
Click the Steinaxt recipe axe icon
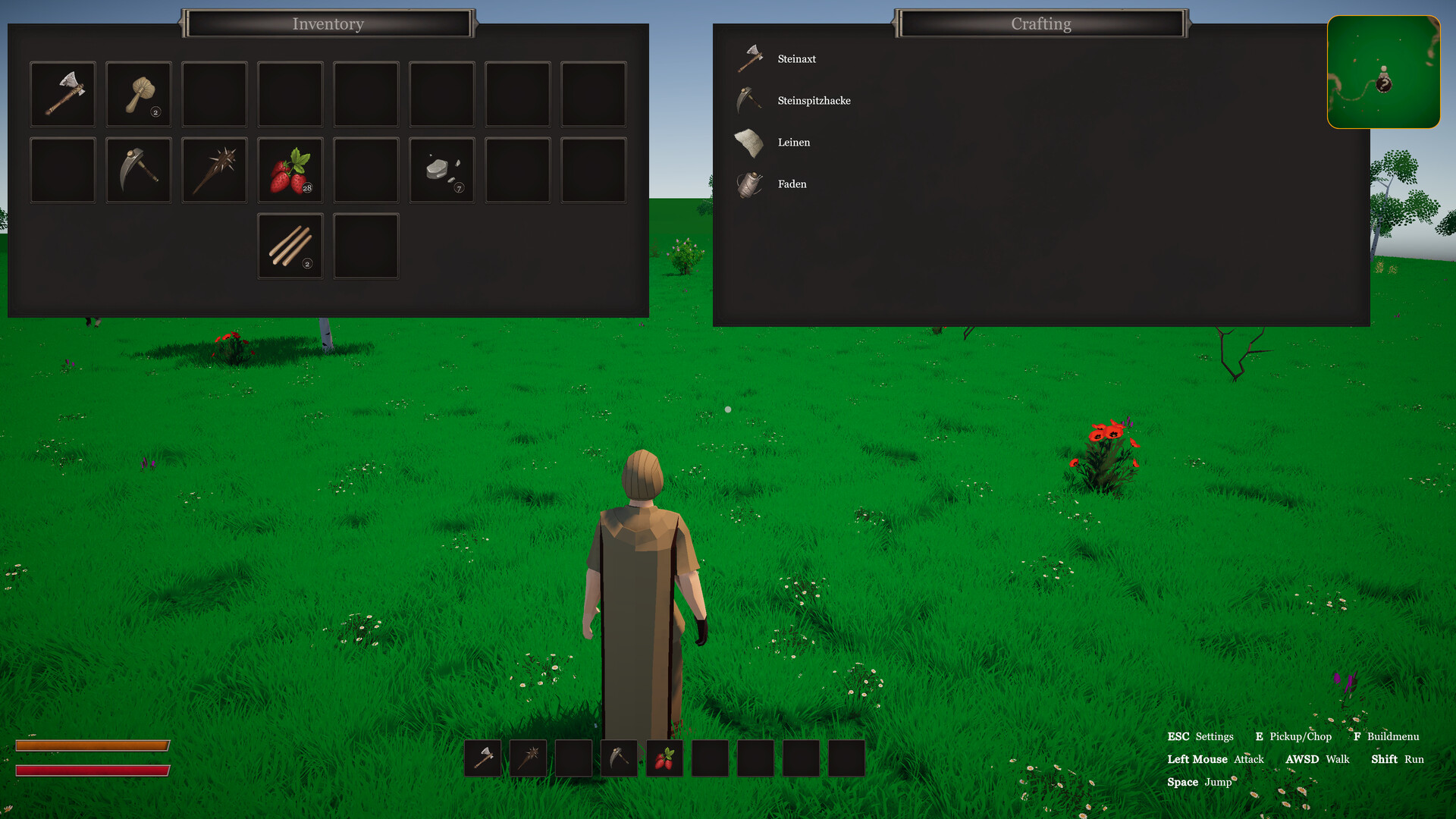tap(750, 58)
